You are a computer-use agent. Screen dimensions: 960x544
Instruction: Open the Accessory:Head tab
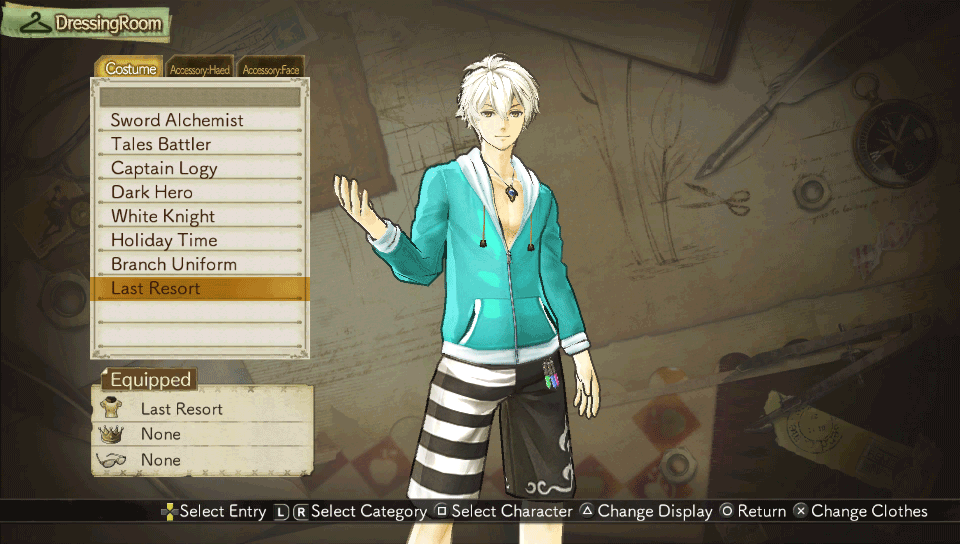point(200,69)
